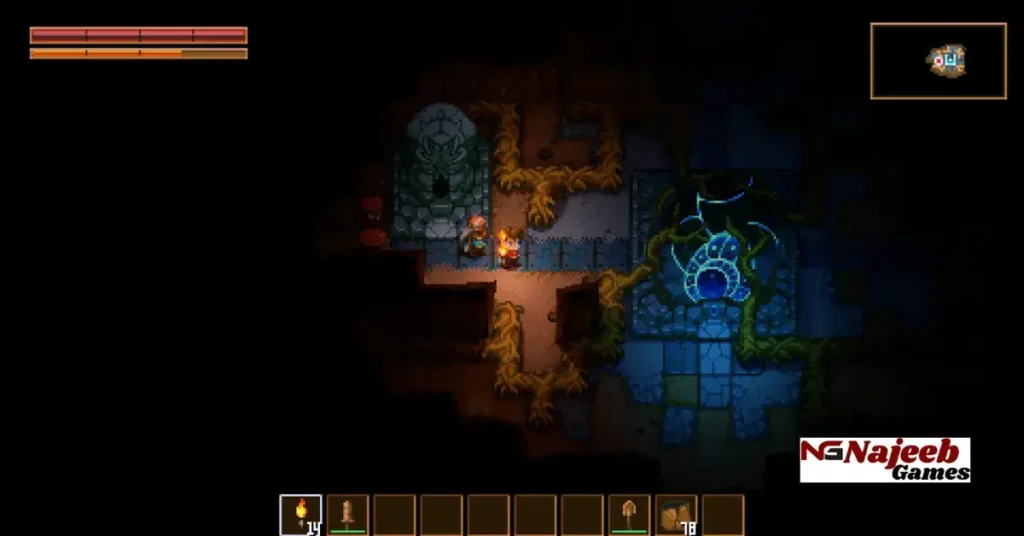Select the wooden sword hotbar slot

pyautogui.click(x=347, y=515)
